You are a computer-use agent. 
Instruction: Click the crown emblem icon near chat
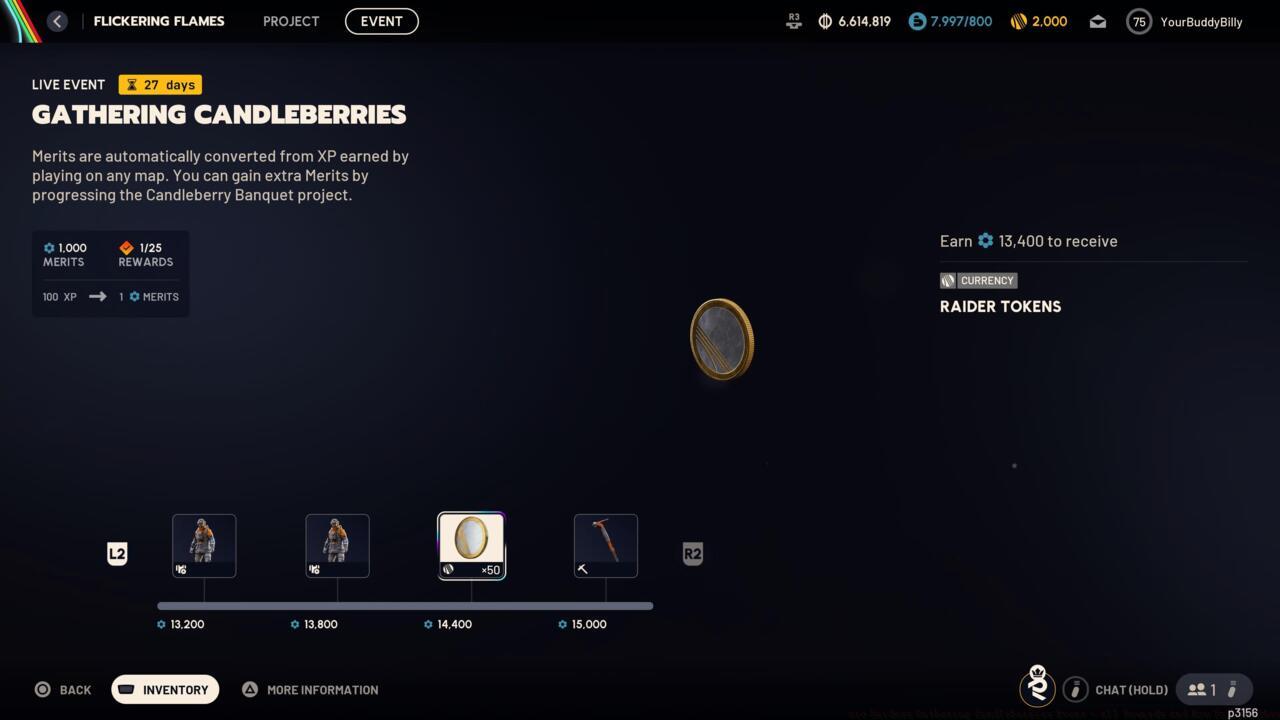click(1037, 688)
